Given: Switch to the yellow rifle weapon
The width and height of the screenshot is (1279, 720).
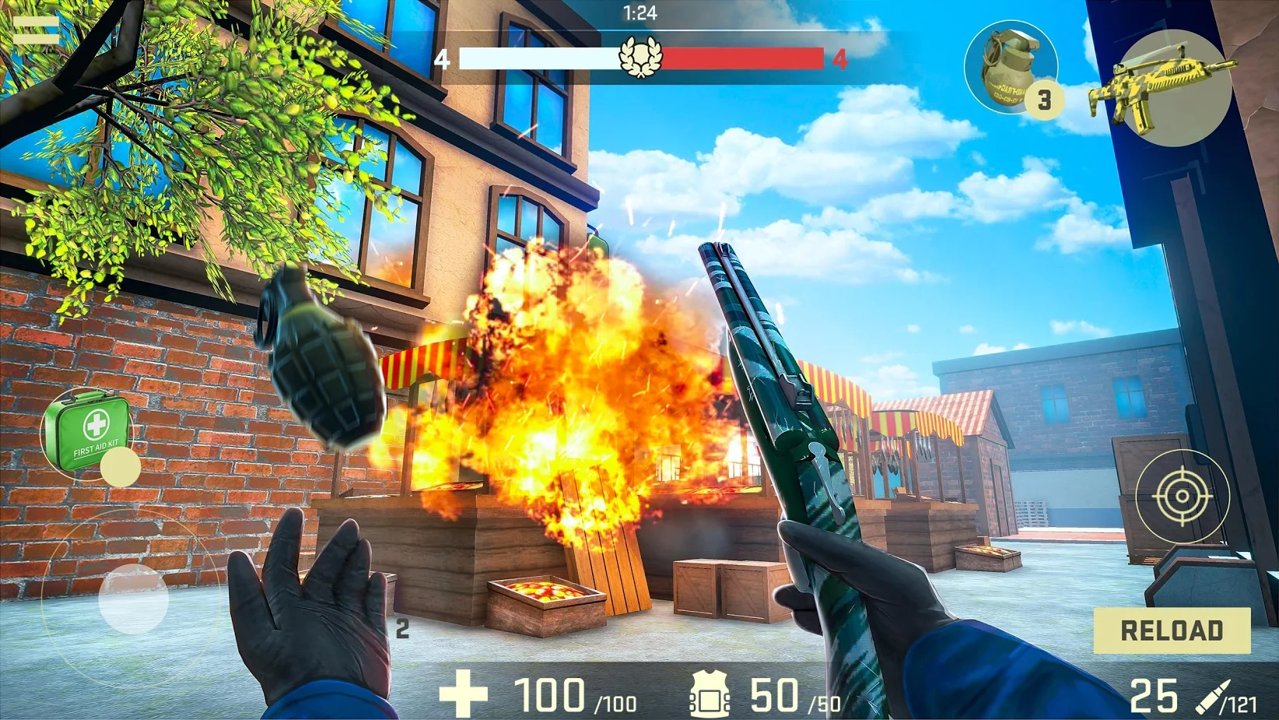Looking at the screenshot, I should 1160,88.
